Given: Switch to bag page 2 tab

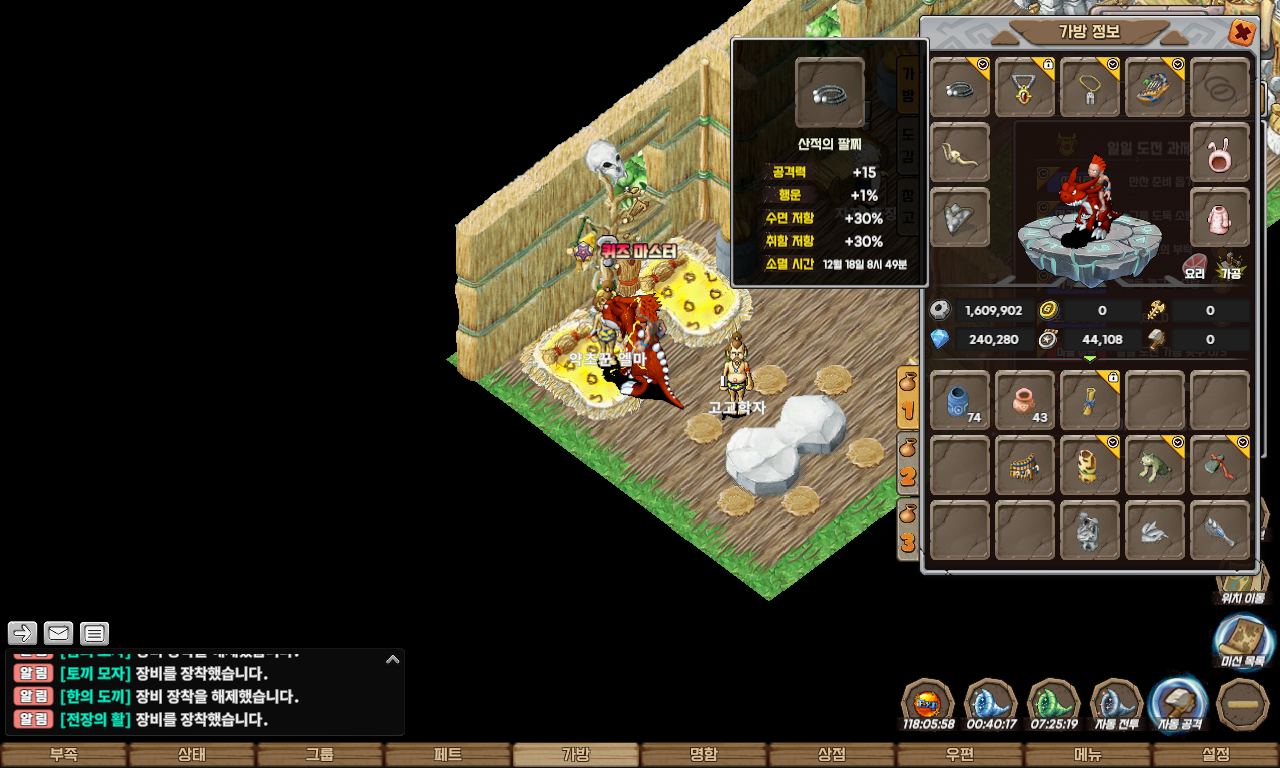Looking at the screenshot, I should point(908,463).
